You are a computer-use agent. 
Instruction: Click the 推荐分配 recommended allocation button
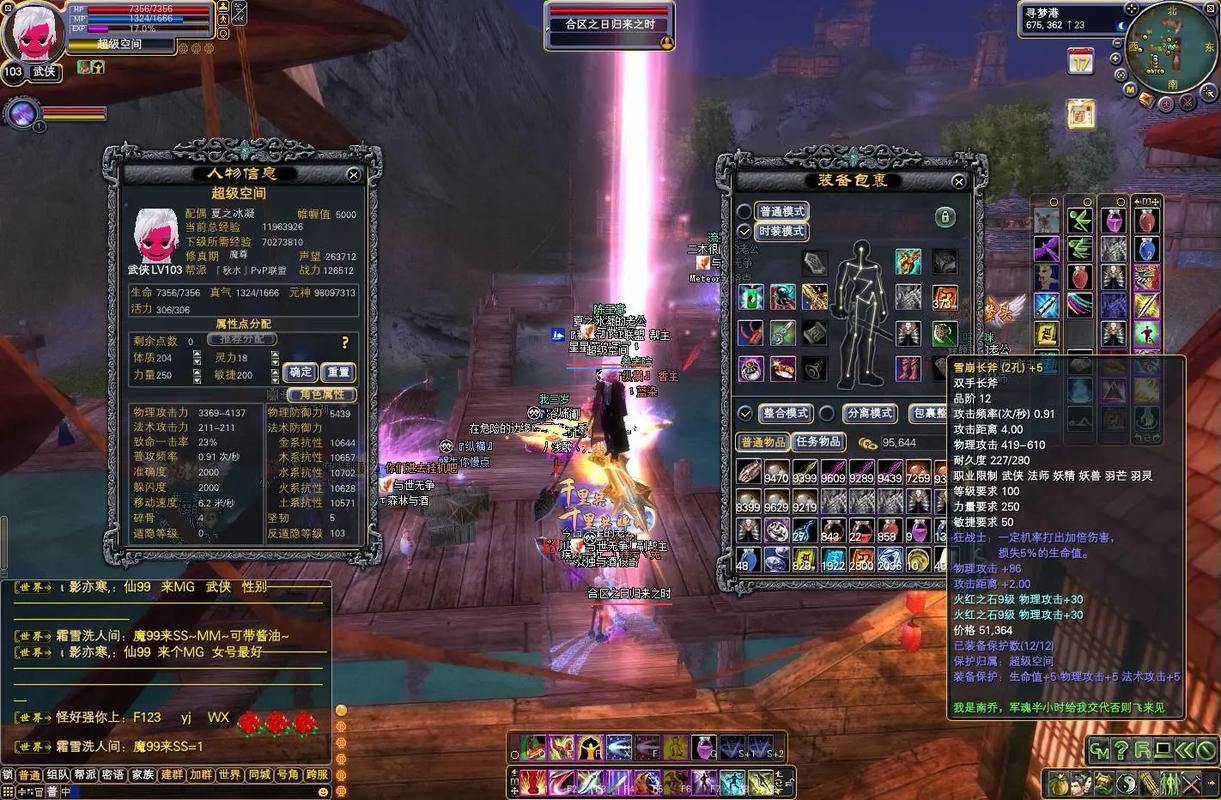point(241,340)
